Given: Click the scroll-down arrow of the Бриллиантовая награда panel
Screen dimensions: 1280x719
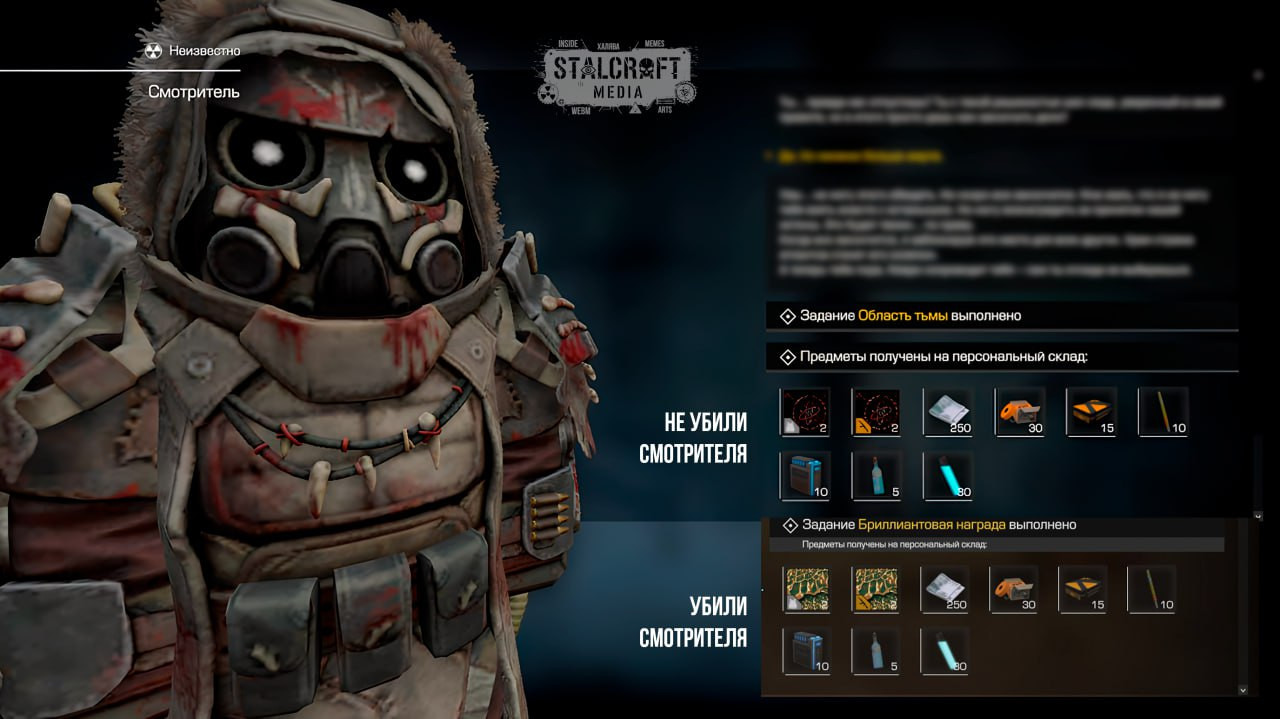Looking at the screenshot, I should tap(1243, 689).
